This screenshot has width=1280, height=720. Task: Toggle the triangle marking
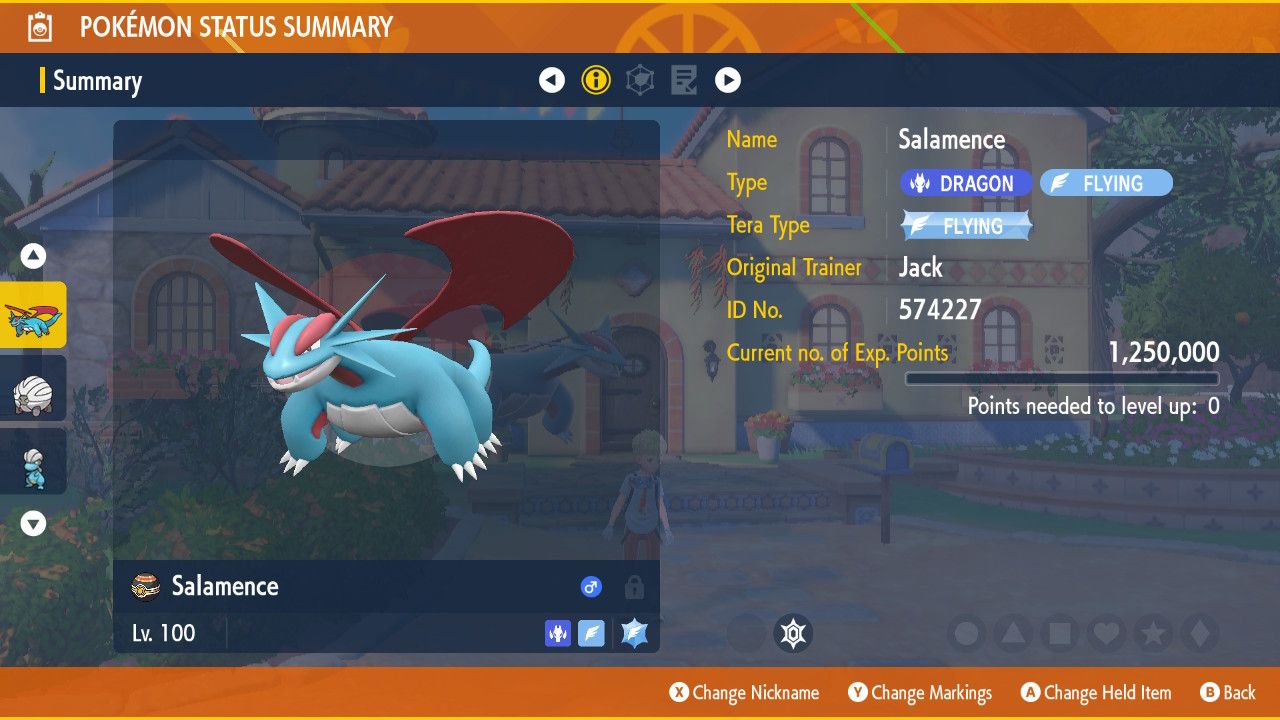tap(1013, 633)
